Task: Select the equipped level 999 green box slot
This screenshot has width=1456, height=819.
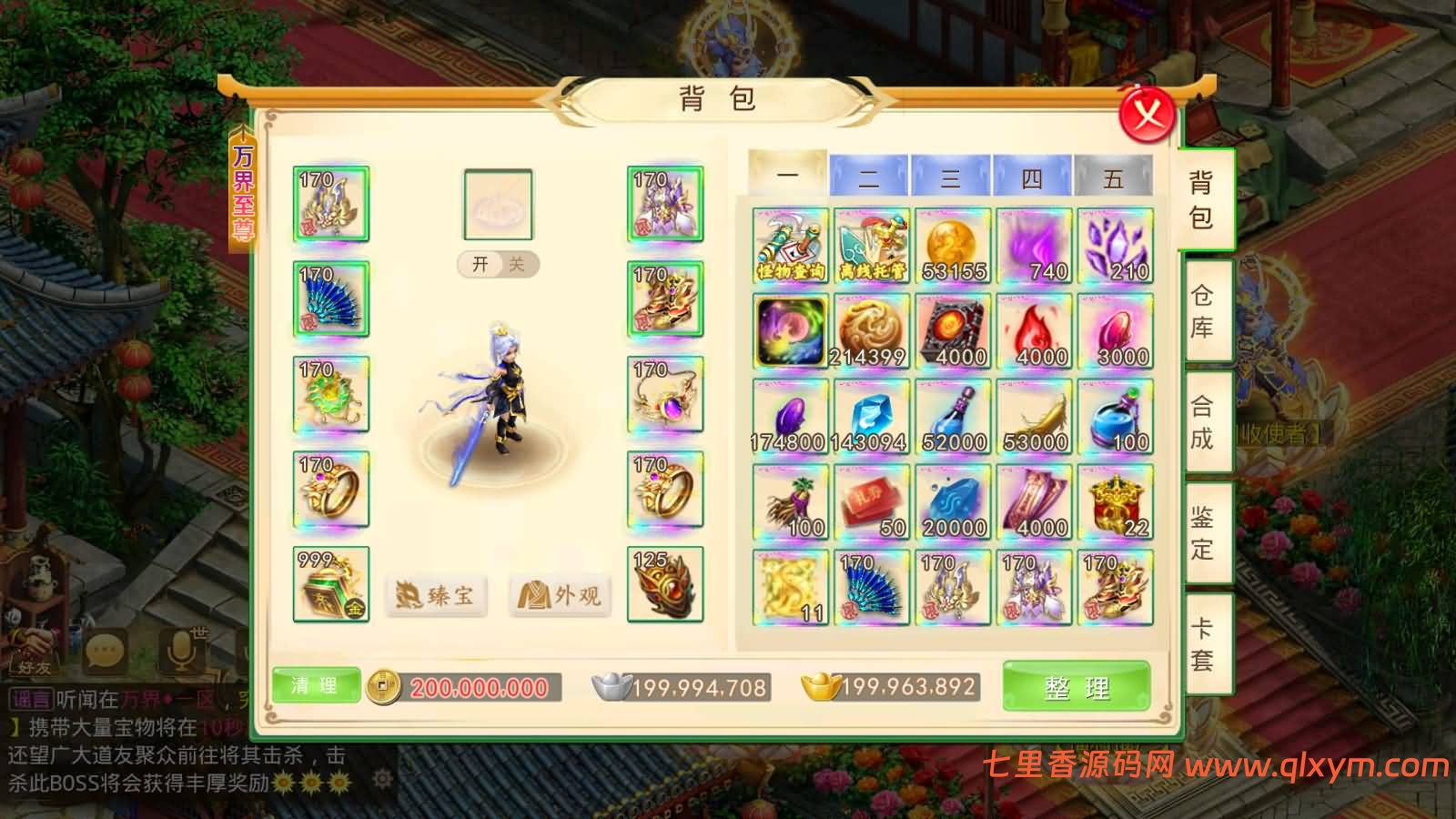Action: pos(331,584)
